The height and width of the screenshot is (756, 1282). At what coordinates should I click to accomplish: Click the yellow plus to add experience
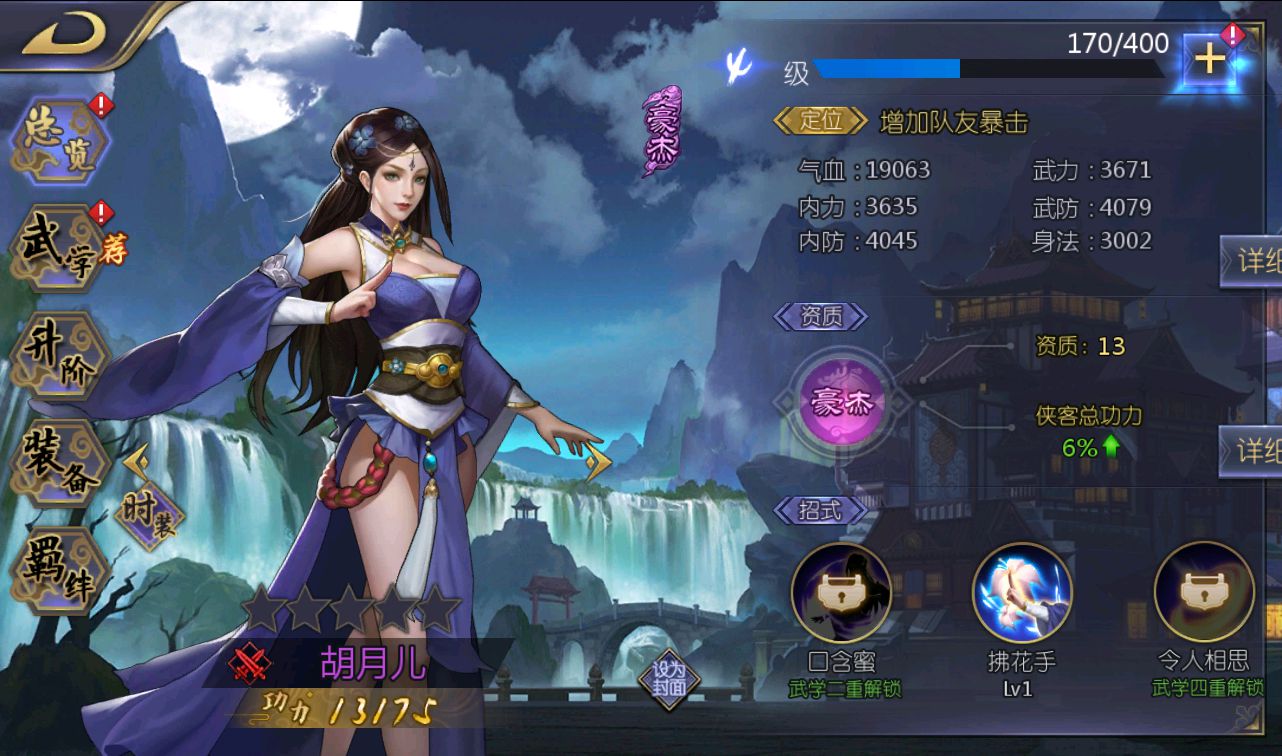1208,60
